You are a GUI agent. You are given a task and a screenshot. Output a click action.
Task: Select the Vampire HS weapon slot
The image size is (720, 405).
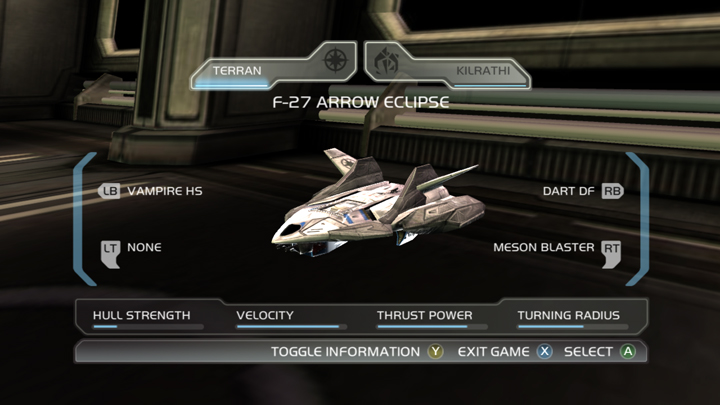click(151, 190)
